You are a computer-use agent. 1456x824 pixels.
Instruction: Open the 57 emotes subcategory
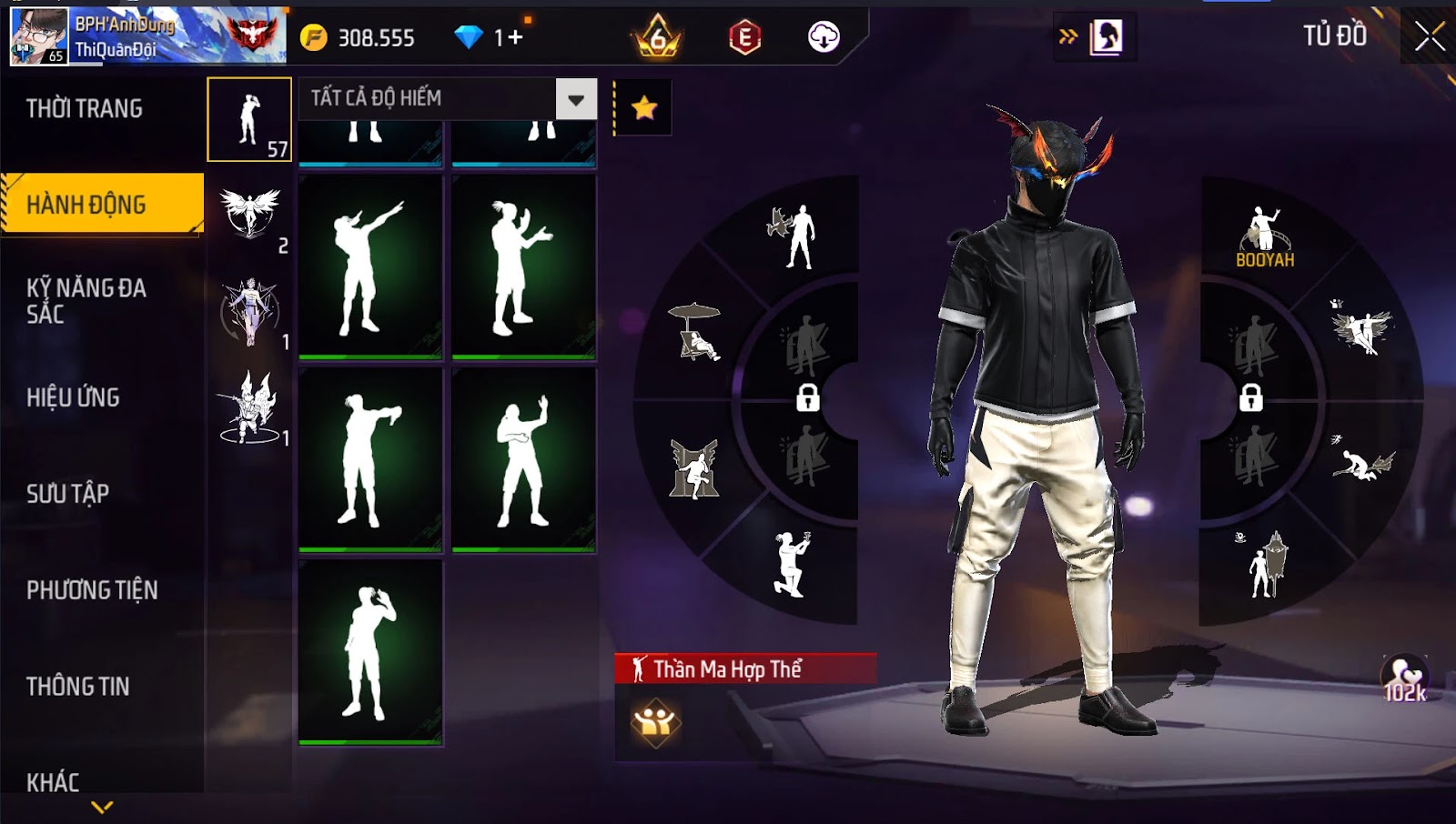tap(249, 120)
